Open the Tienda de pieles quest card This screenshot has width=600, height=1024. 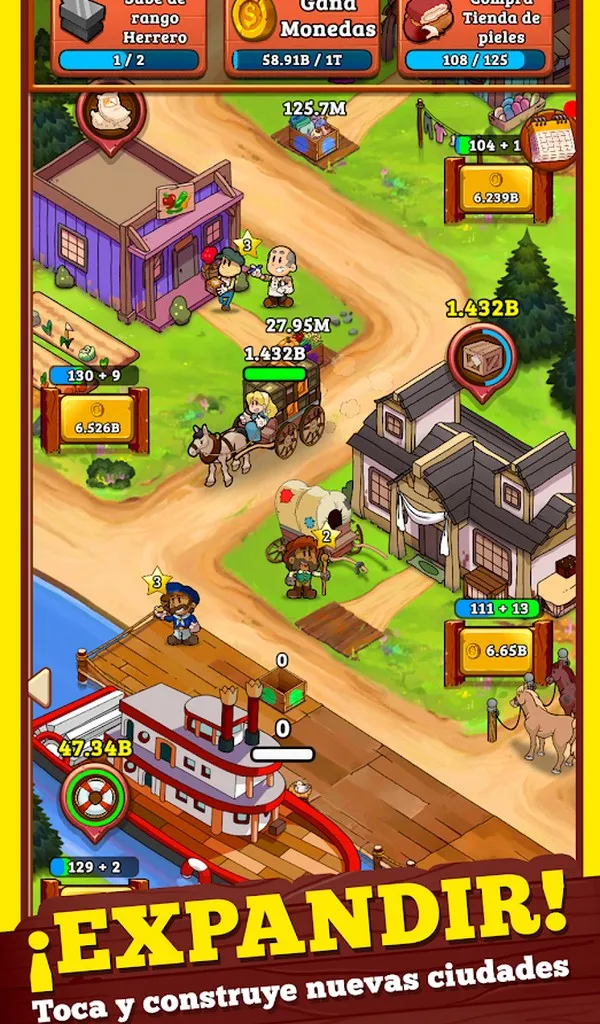click(475, 38)
